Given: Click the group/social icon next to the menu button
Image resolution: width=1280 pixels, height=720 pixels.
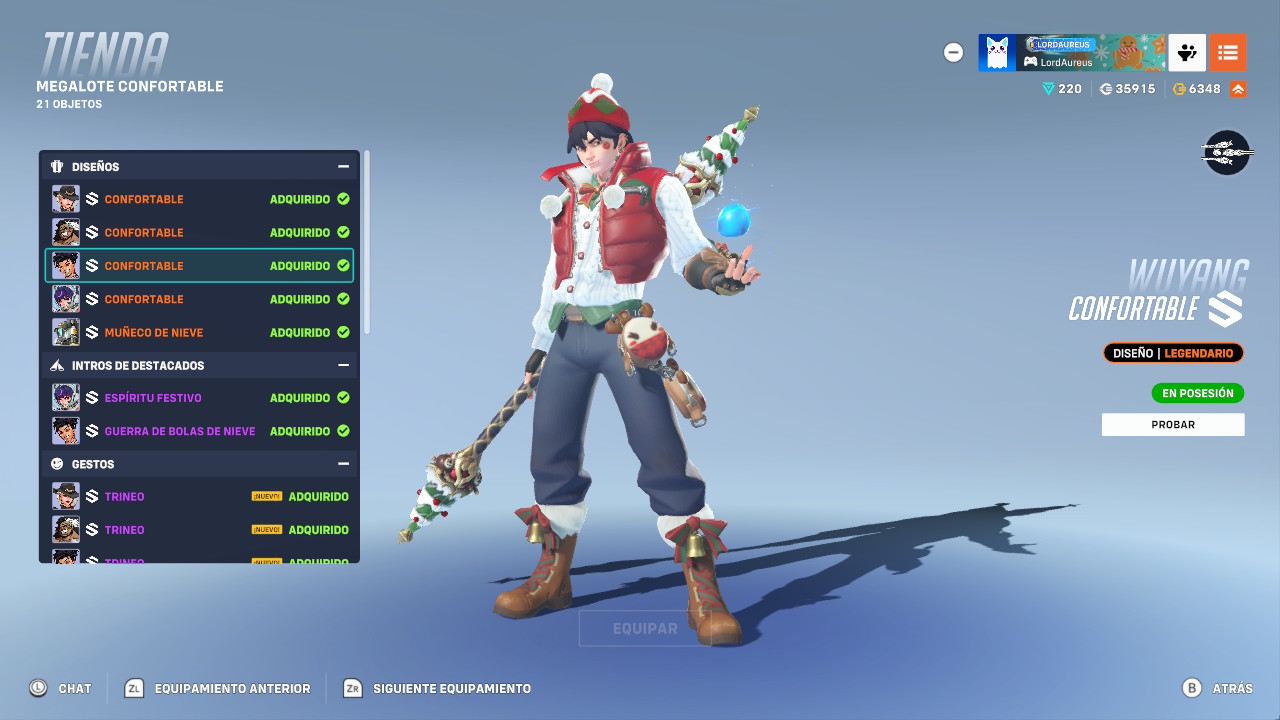Looking at the screenshot, I should point(1186,52).
